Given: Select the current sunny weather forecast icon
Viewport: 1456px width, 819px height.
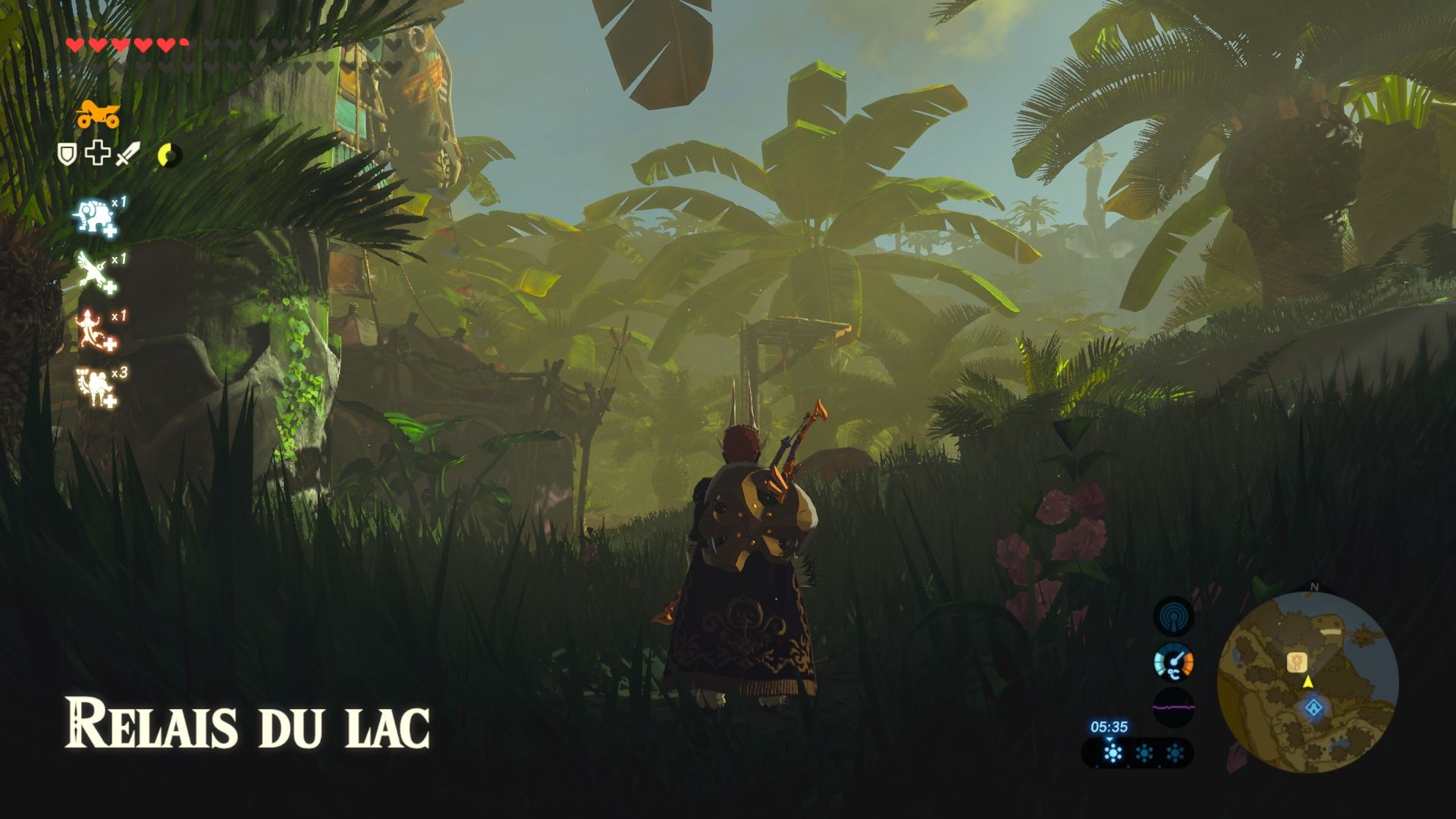Looking at the screenshot, I should click(x=1112, y=753).
